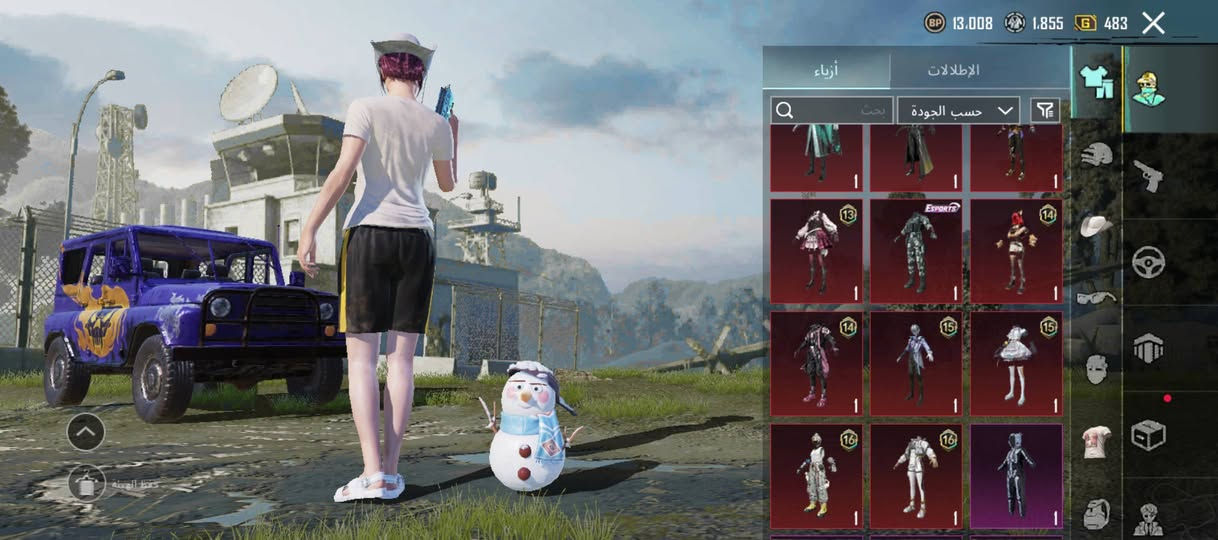The image size is (1218, 540).
Task: Open the helmet subcategory
Action: (x=1097, y=155)
